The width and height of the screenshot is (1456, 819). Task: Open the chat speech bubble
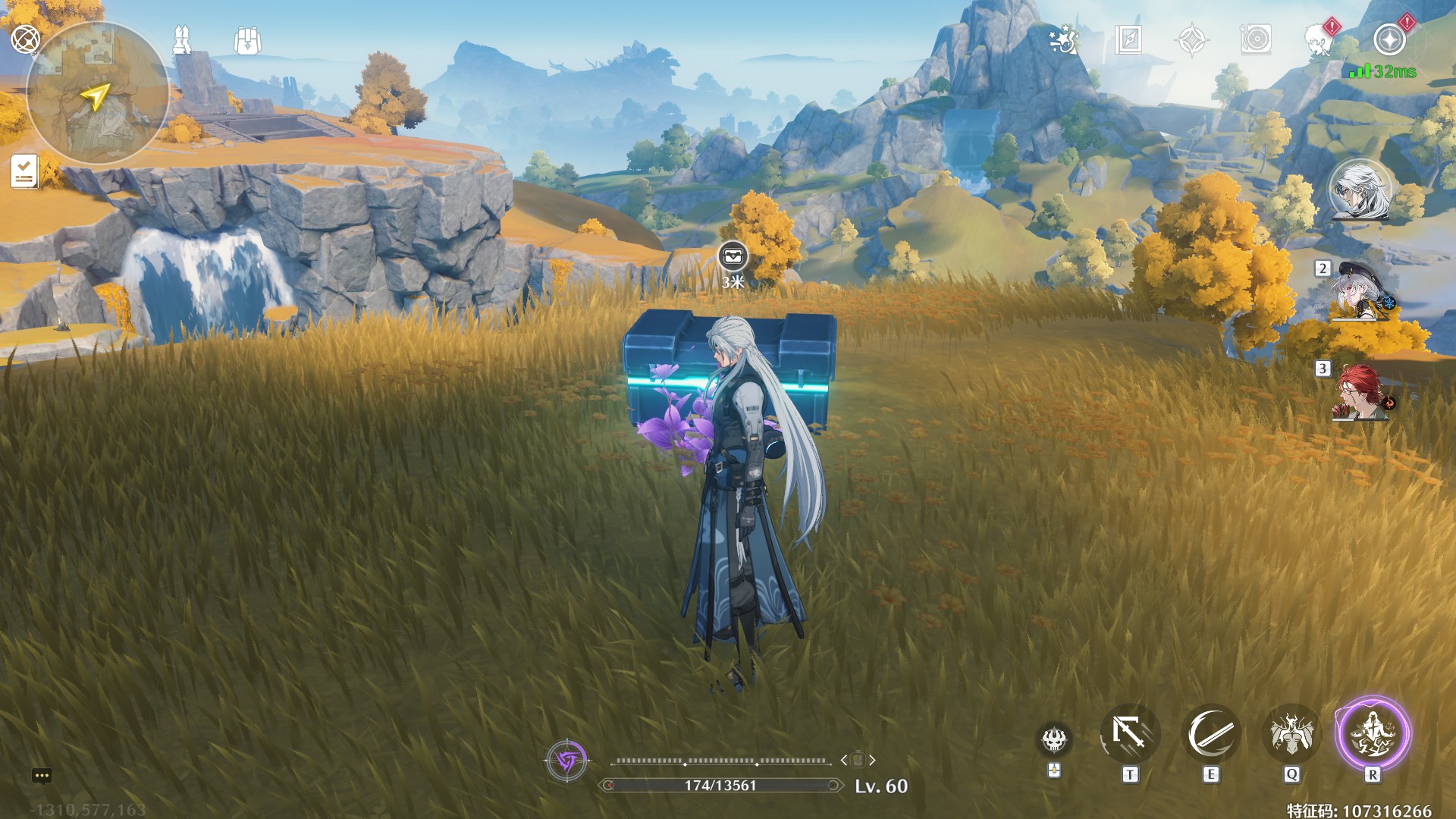coord(42,775)
